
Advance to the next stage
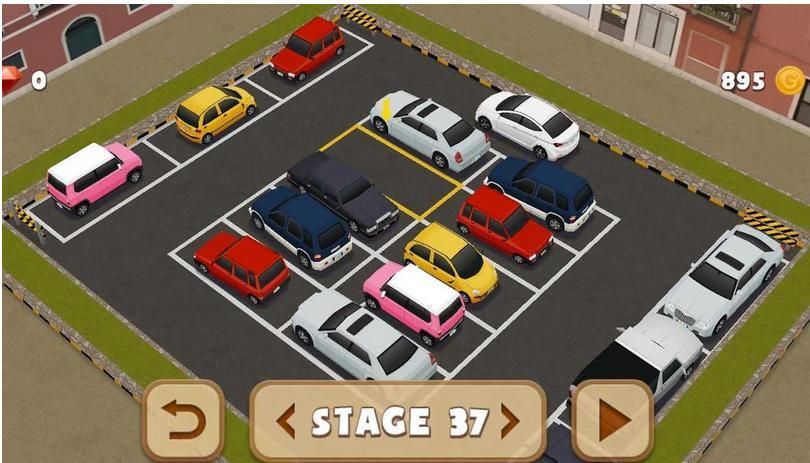[x=510, y=421]
